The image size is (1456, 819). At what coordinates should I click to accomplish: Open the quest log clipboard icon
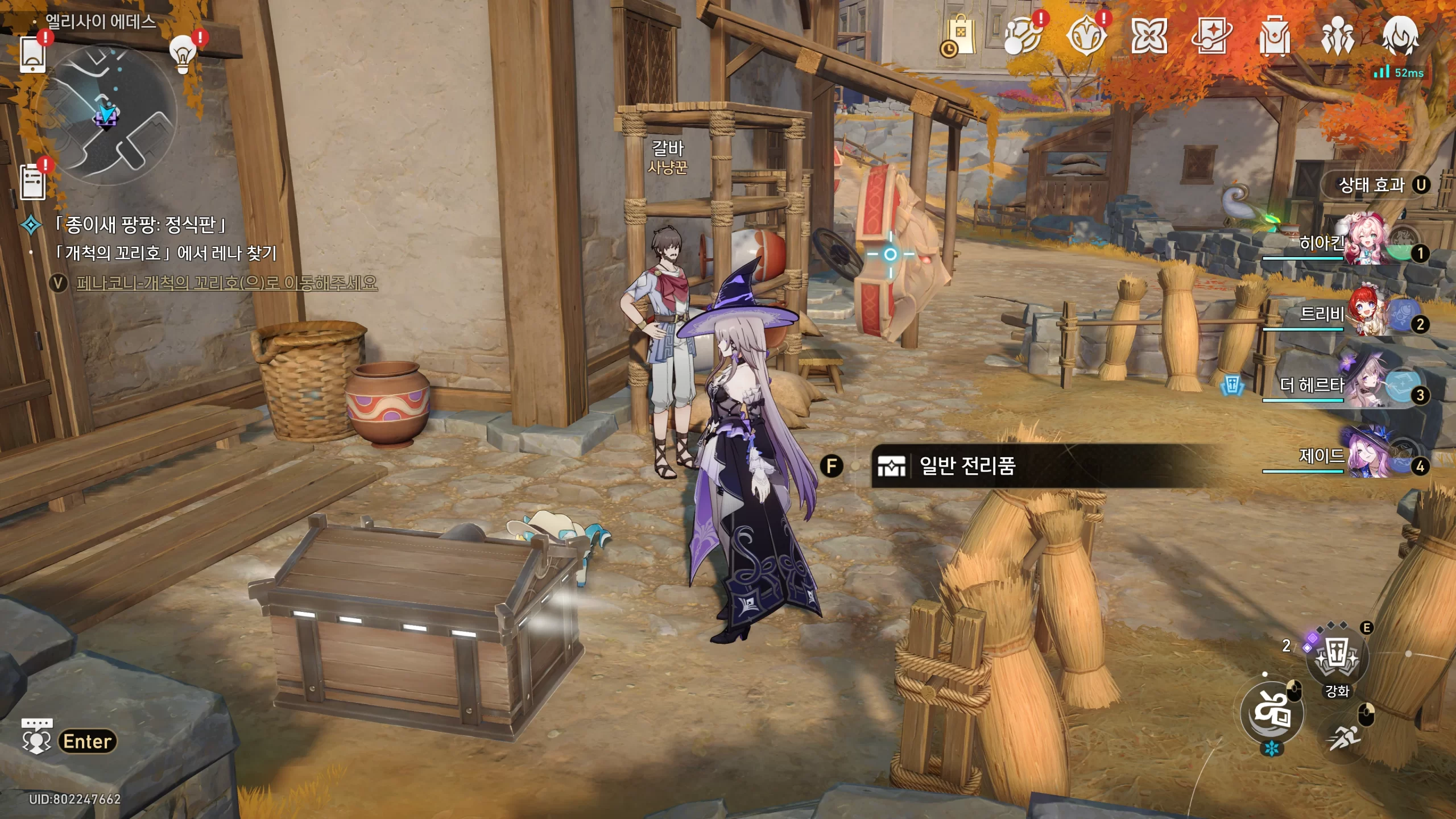click(32, 181)
